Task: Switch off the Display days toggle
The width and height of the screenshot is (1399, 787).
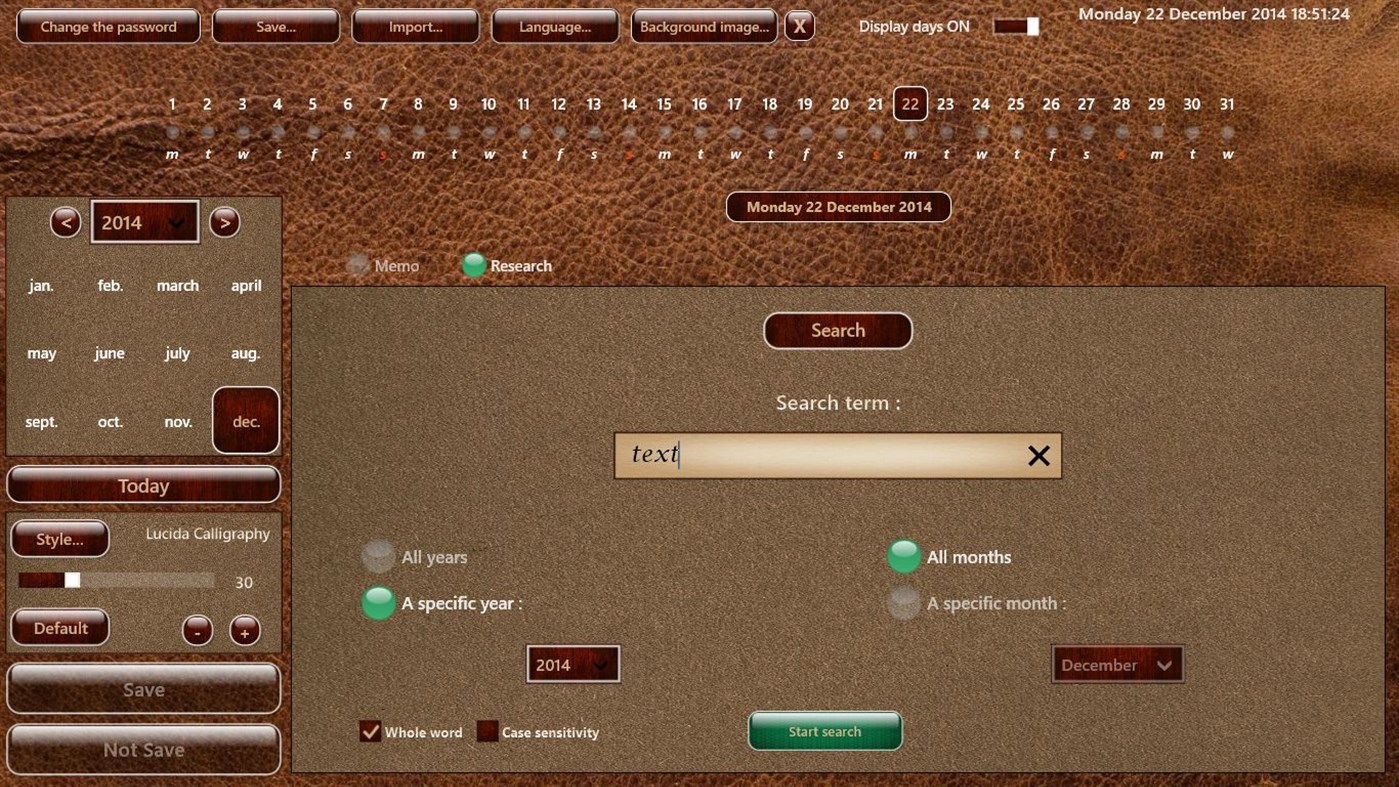Action: click(1014, 26)
